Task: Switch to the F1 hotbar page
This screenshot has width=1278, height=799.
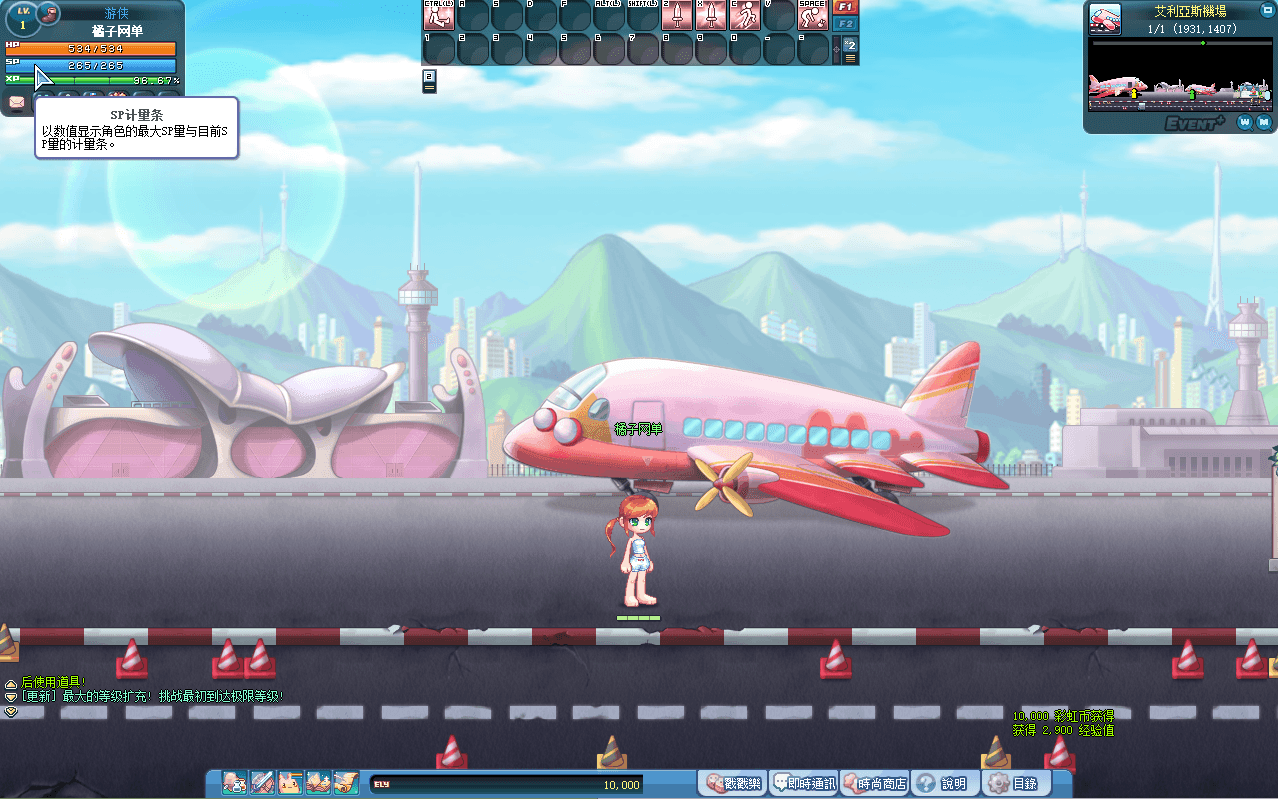Action: (x=846, y=7)
